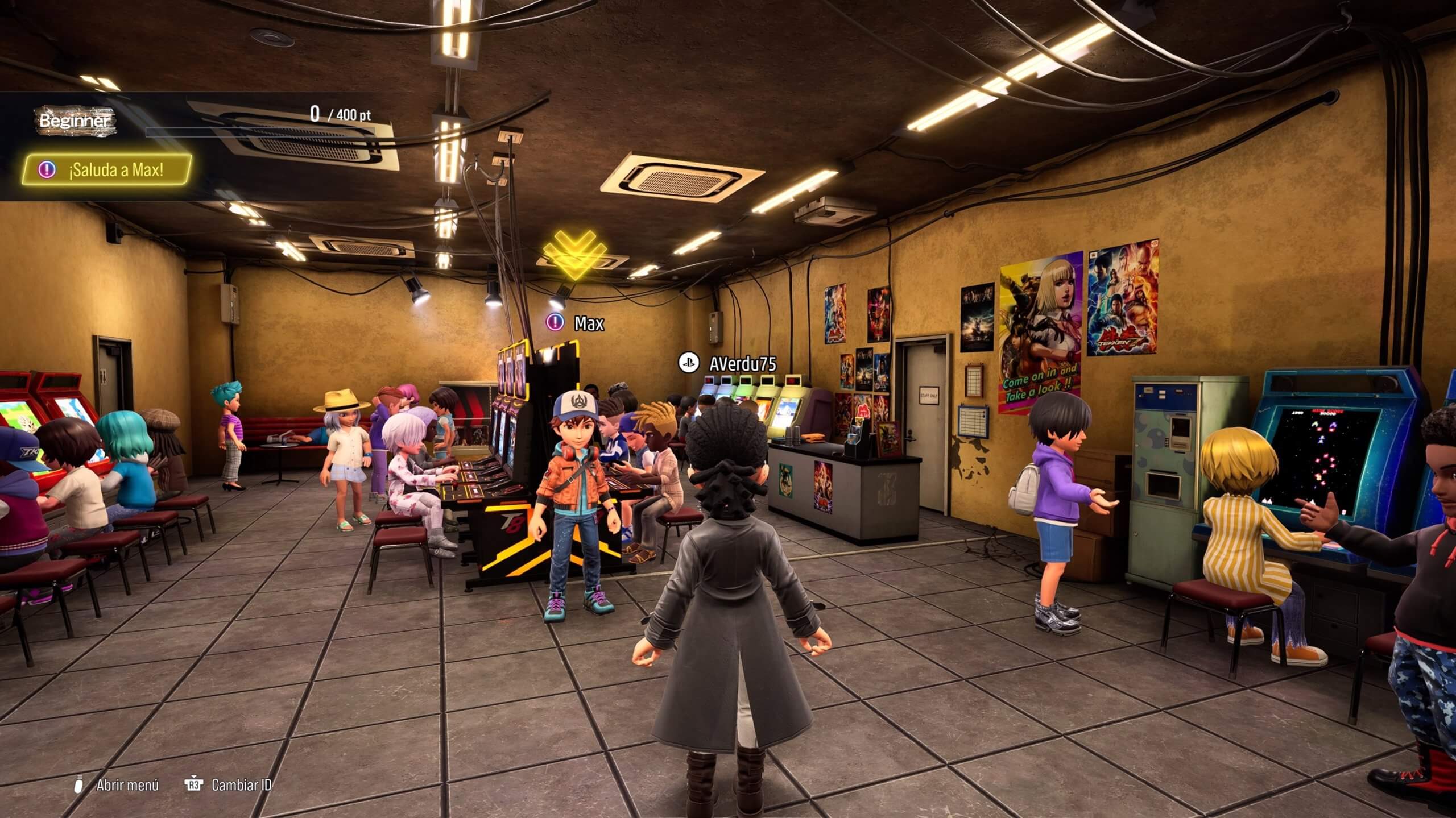Screen dimensions: 1456x818
Task: Click the Beginner rank badge
Action: pyautogui.click(x=74, y=121)
